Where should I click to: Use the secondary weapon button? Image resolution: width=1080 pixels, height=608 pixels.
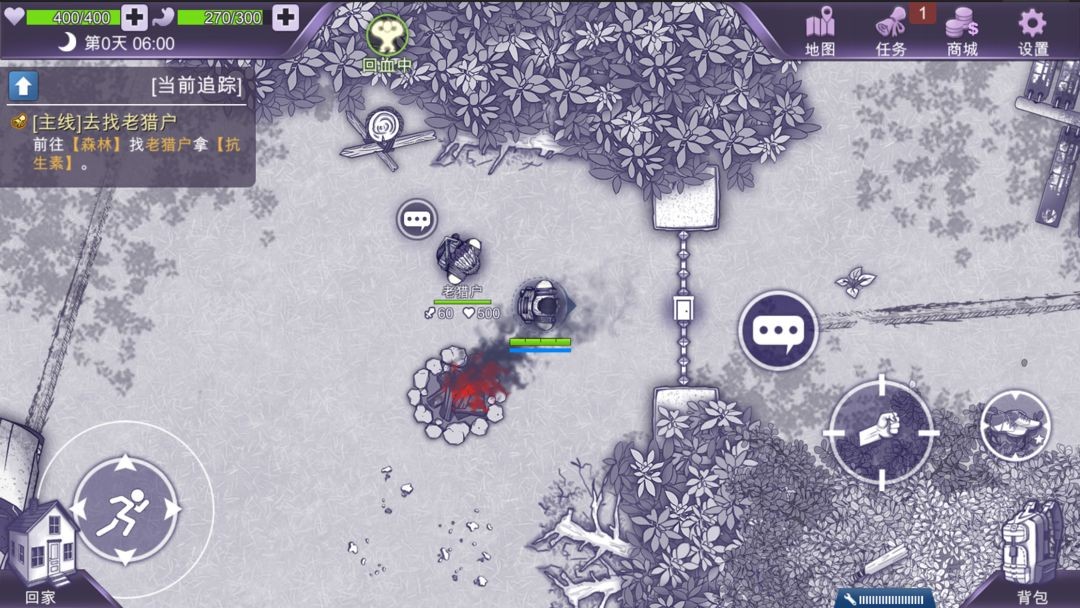1015,425
